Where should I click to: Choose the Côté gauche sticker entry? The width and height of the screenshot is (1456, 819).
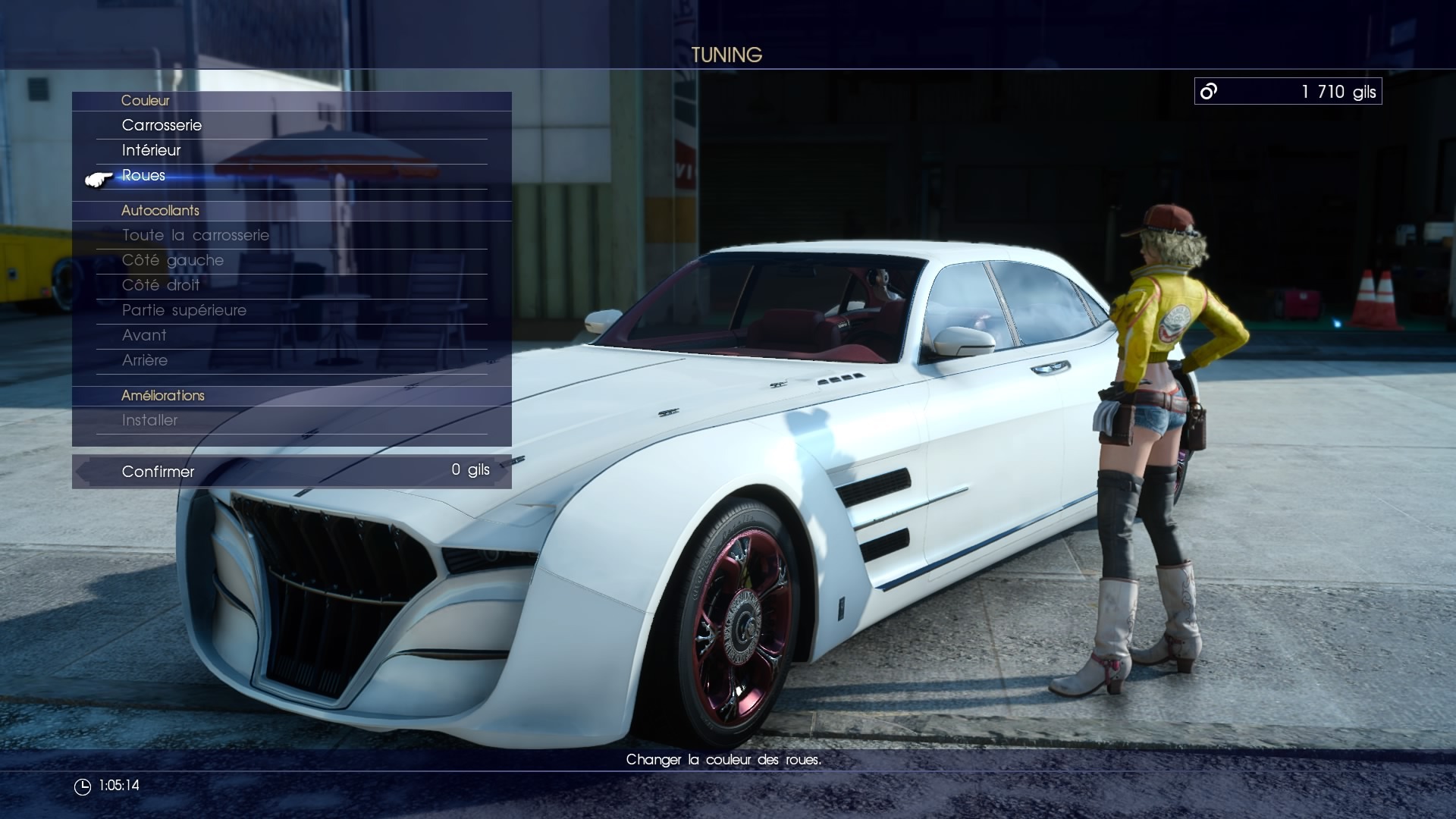click(173, 260)
